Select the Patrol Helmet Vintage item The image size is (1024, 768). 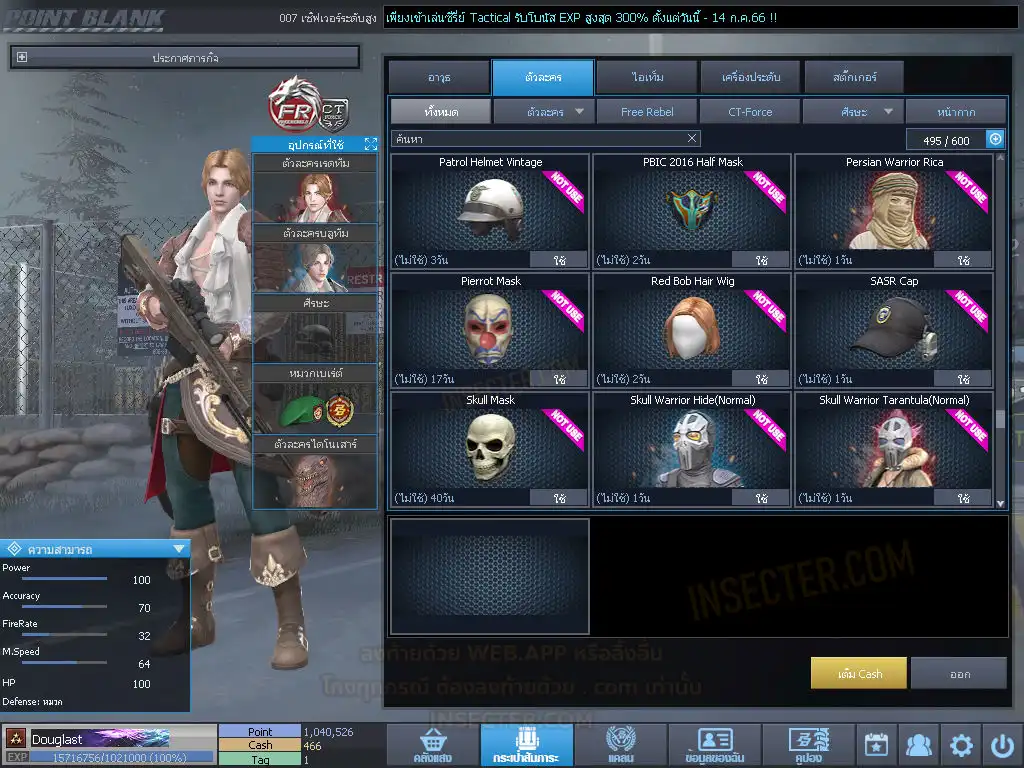pos(490,211)
